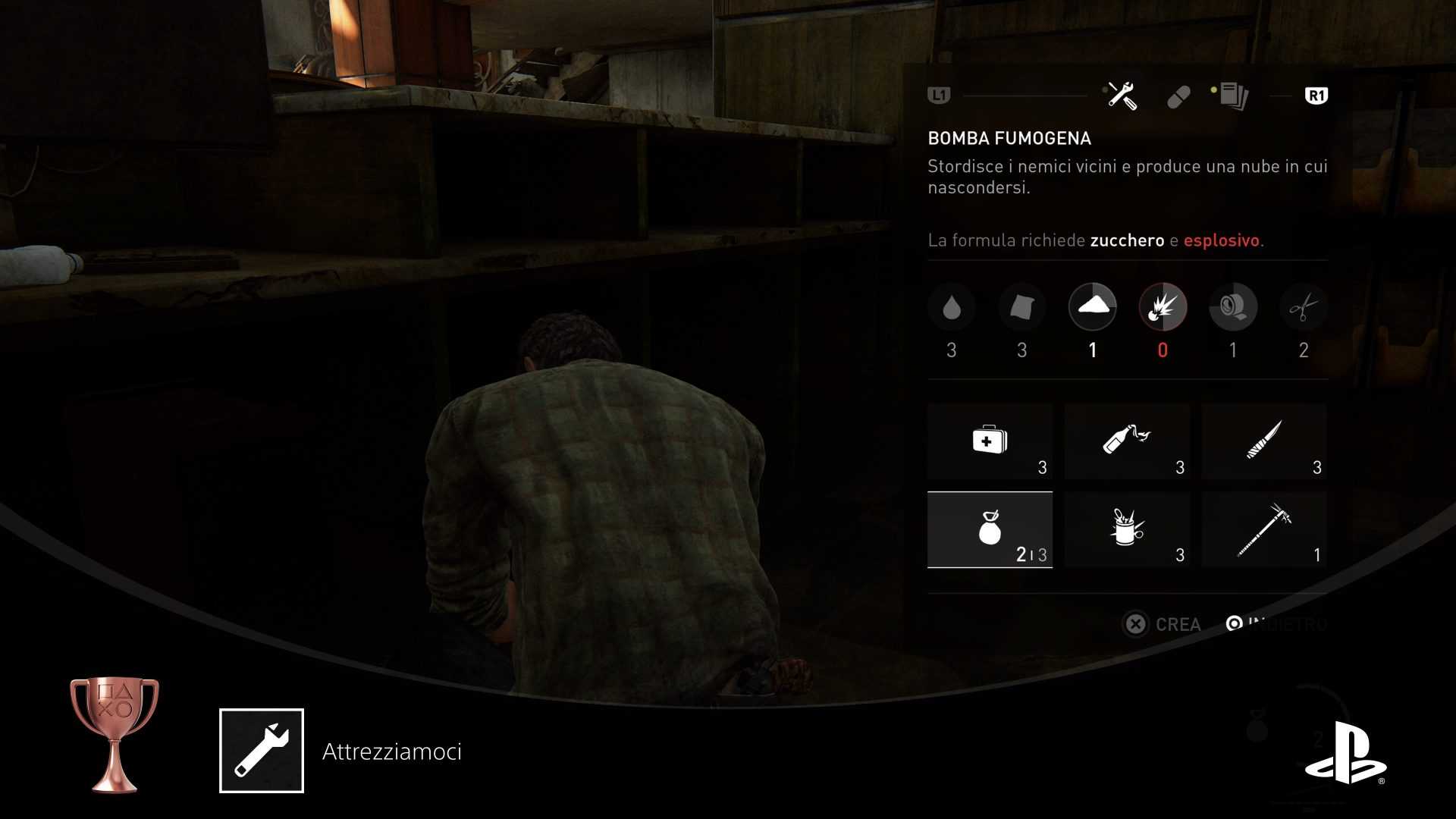The width and height of the screenshot is (1456, 819).
Task: Select the explosive ingredient icon
Action: pyautogui.click(x=1163, y=307)
